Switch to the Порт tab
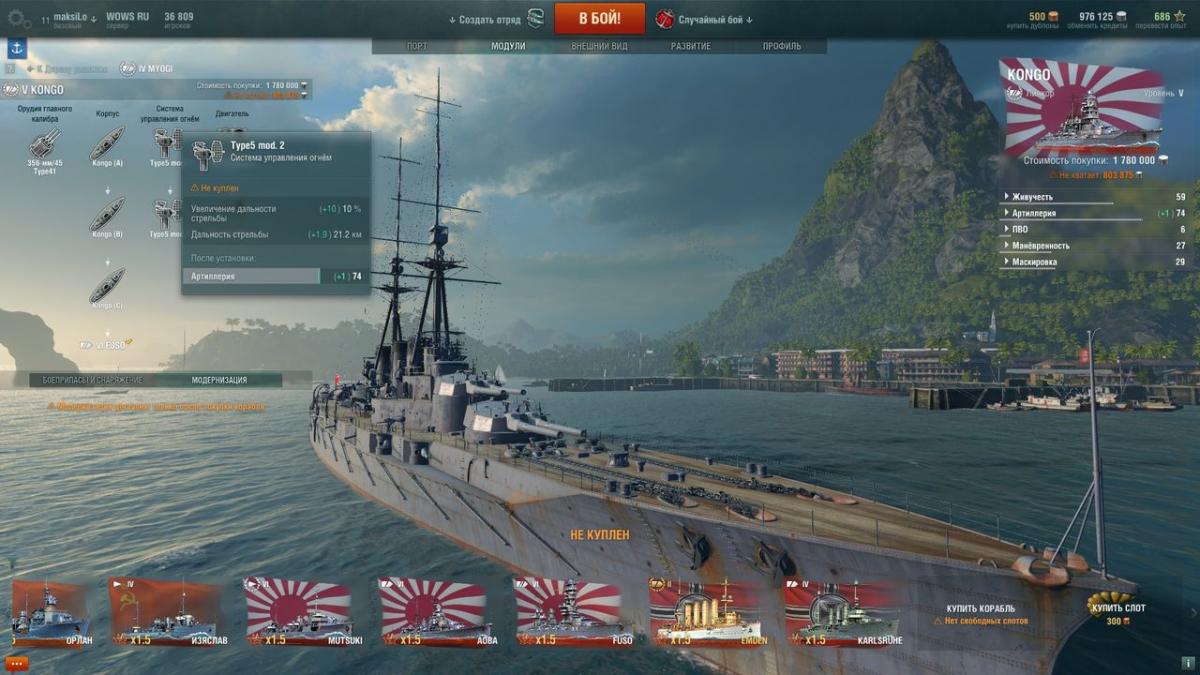 (417, 46)
